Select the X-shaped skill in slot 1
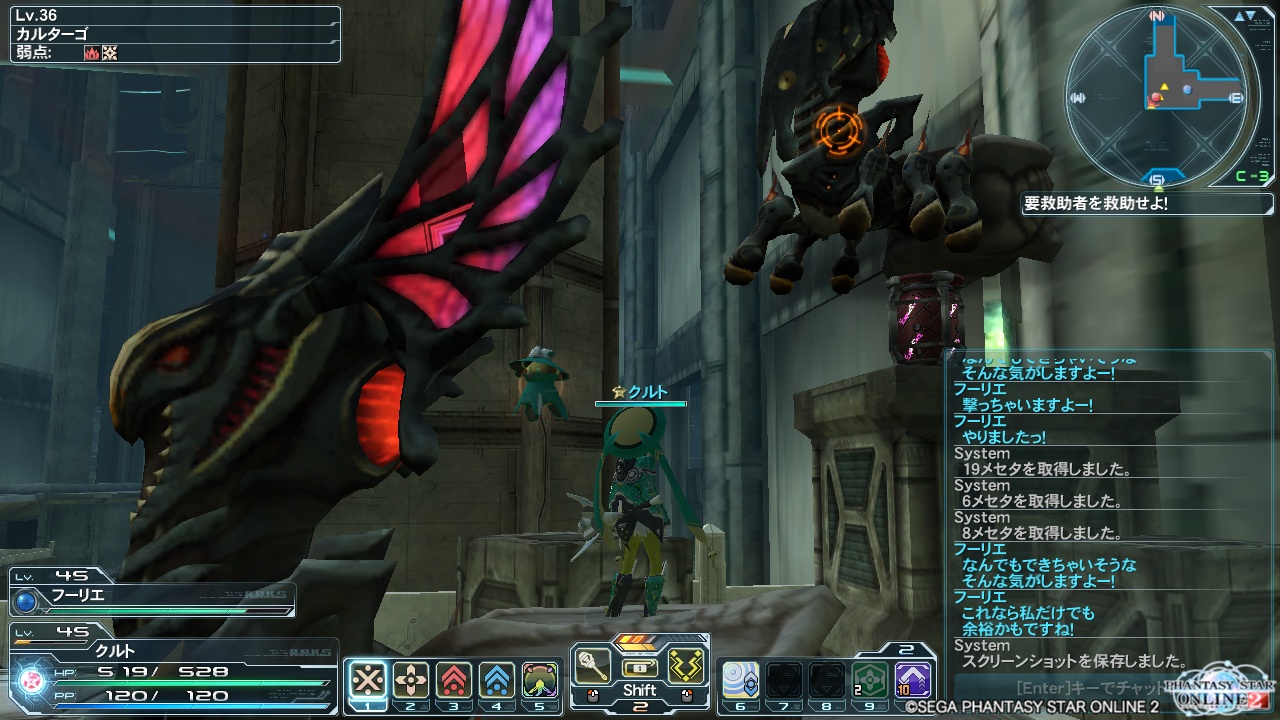This screenshot has width=1280, height=720. coord(369,679)
